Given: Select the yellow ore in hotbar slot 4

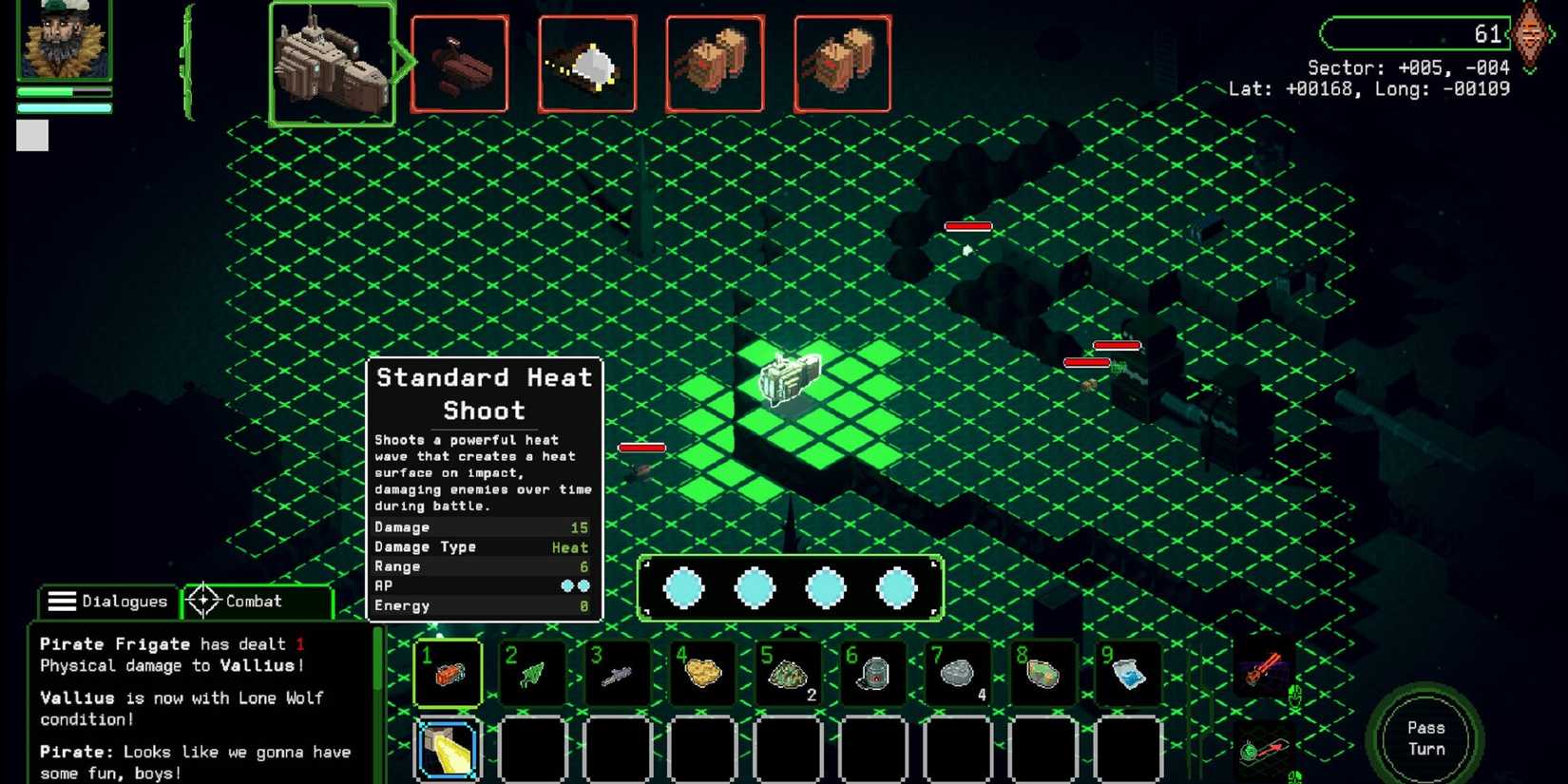Looking at the screenshot, I should pos(703,673).
